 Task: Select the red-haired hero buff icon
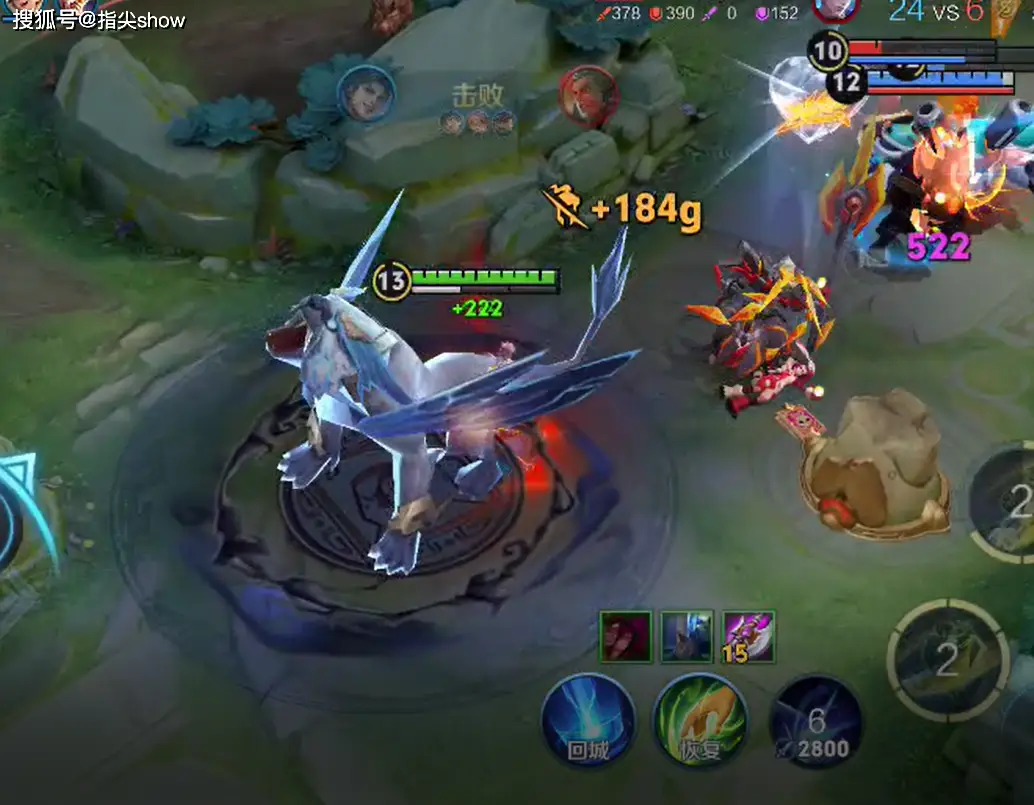click(x=626, y=636)
